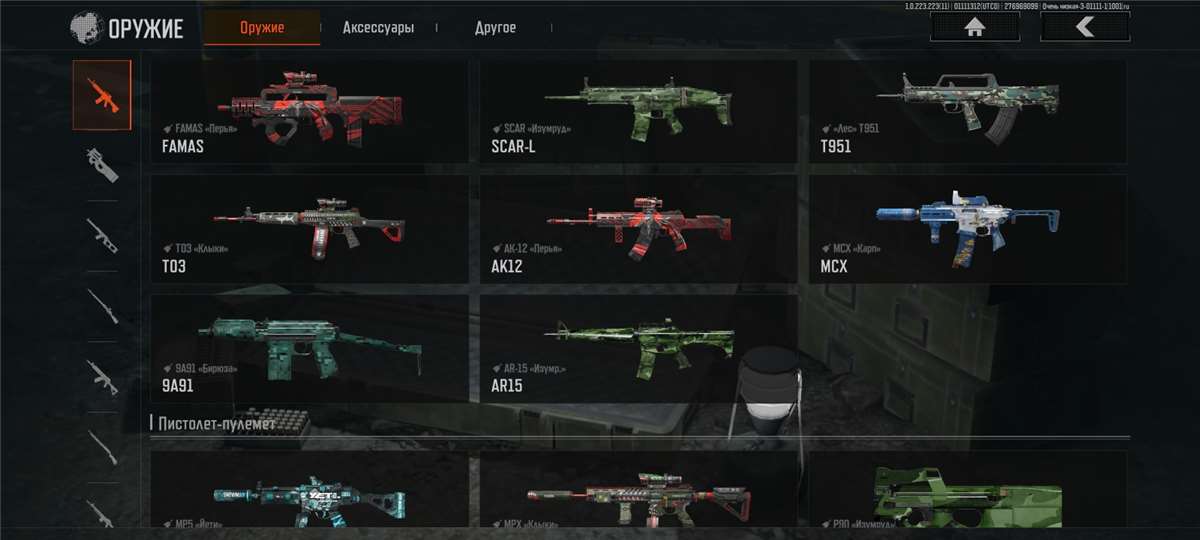Select the T03 rifle card
1200x540 pixels.
click(308, 228)
